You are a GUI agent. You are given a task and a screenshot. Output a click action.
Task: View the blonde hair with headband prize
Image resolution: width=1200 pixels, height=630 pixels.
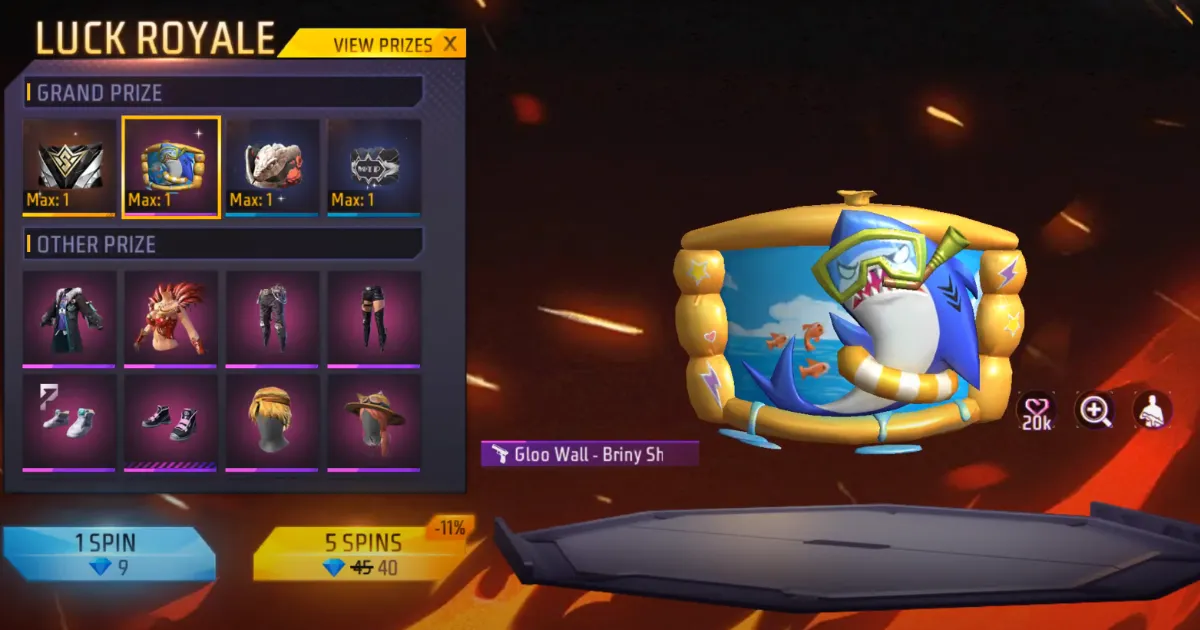(273, 421)
